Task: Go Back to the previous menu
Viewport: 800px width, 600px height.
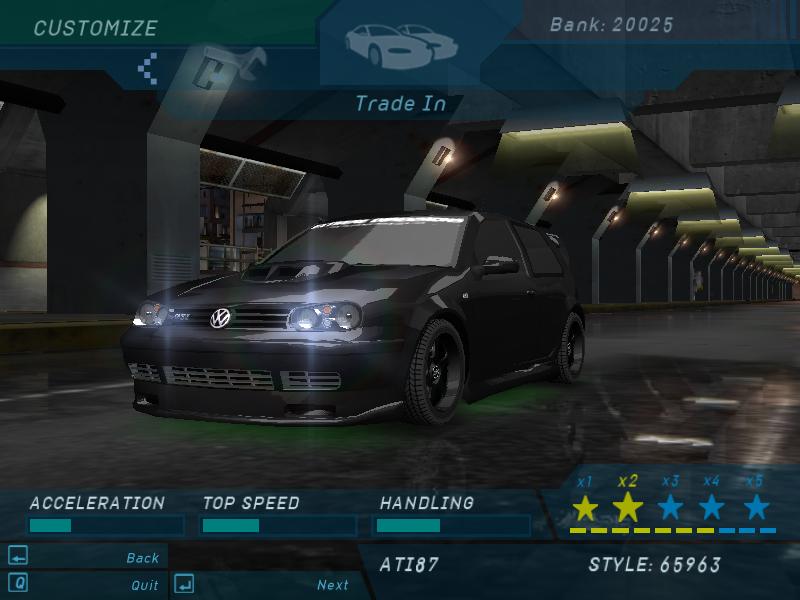Action: click(x=142, y=558)
